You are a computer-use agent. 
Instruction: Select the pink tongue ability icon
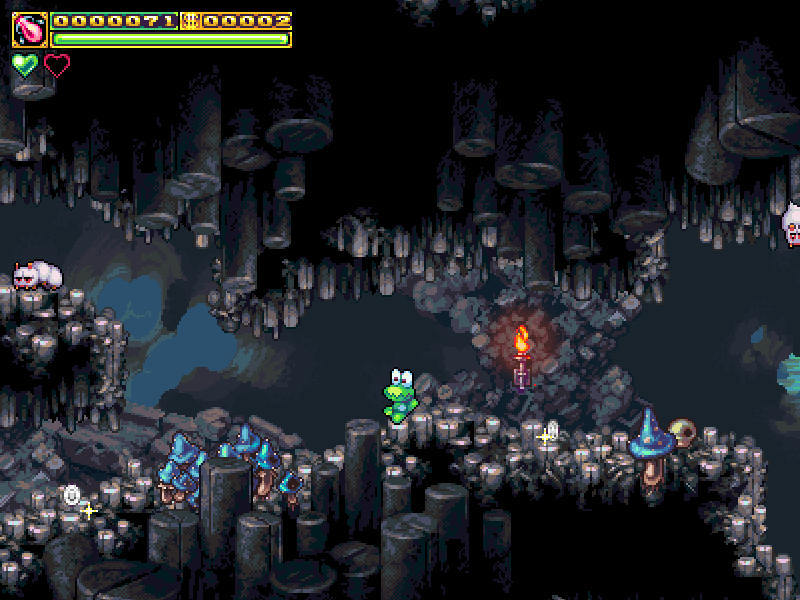click(x=29, y=30)
